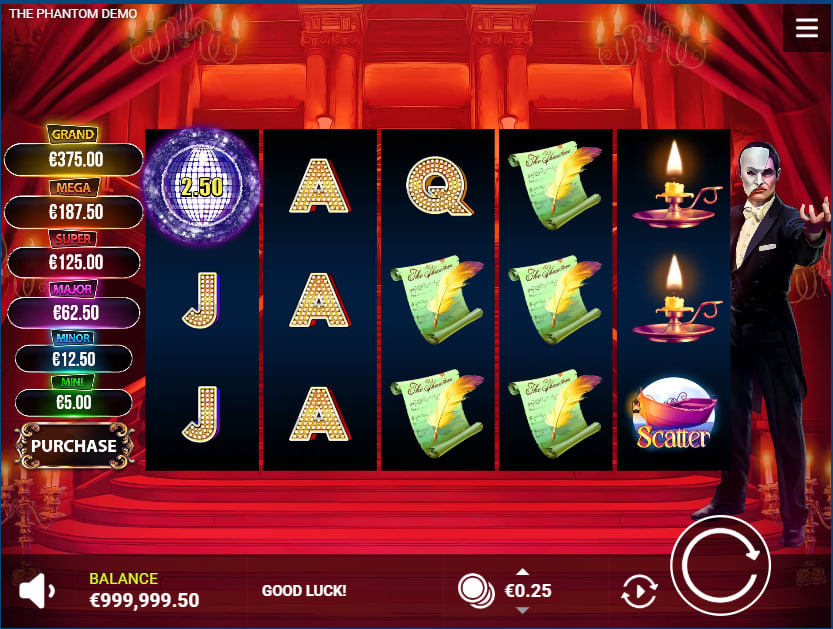
Task: Open the coin stack bet settings
Action: pyautogui.click(x=476, y=590)
